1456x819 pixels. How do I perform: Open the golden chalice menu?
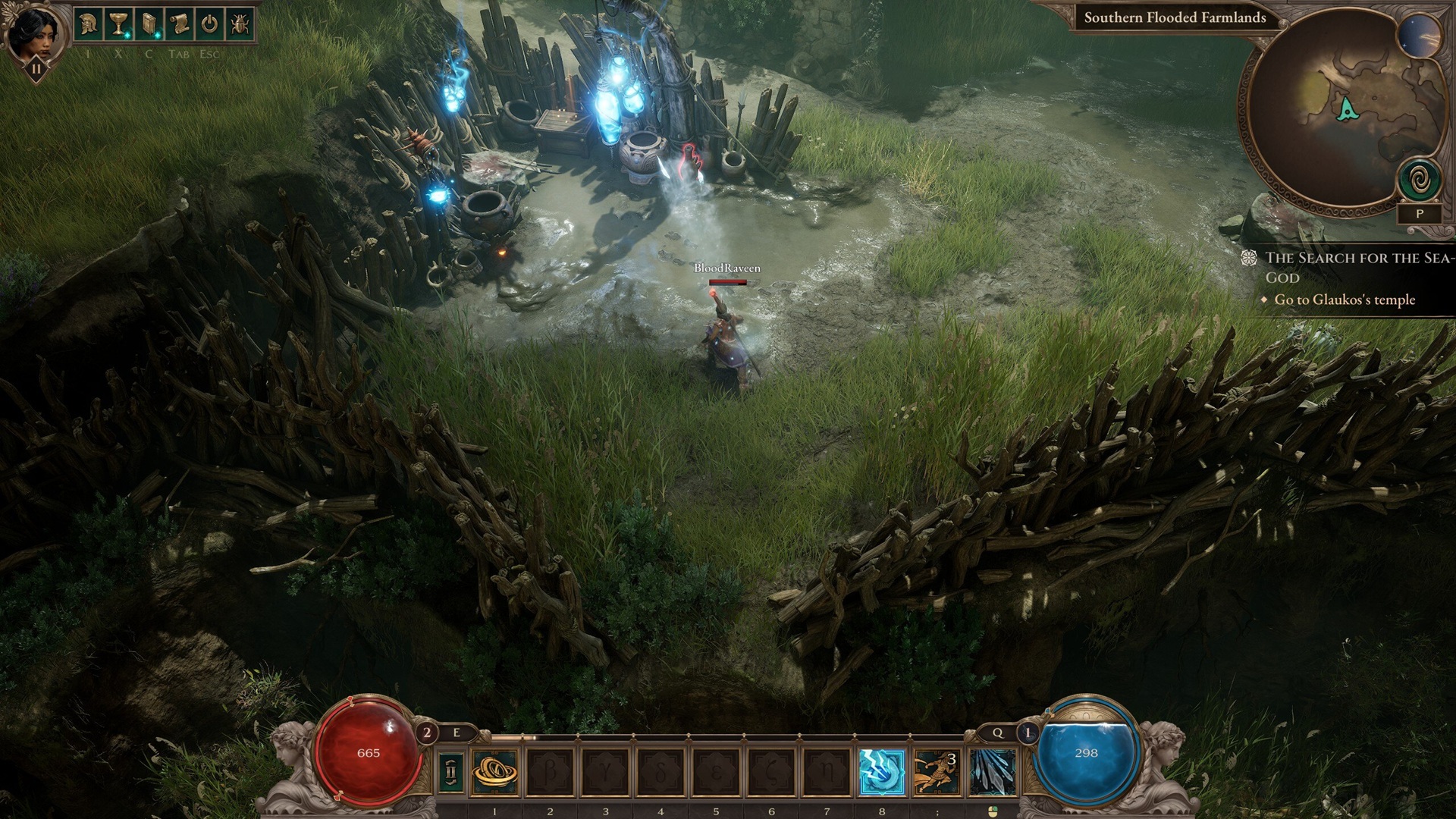click(x=118, y=25)
